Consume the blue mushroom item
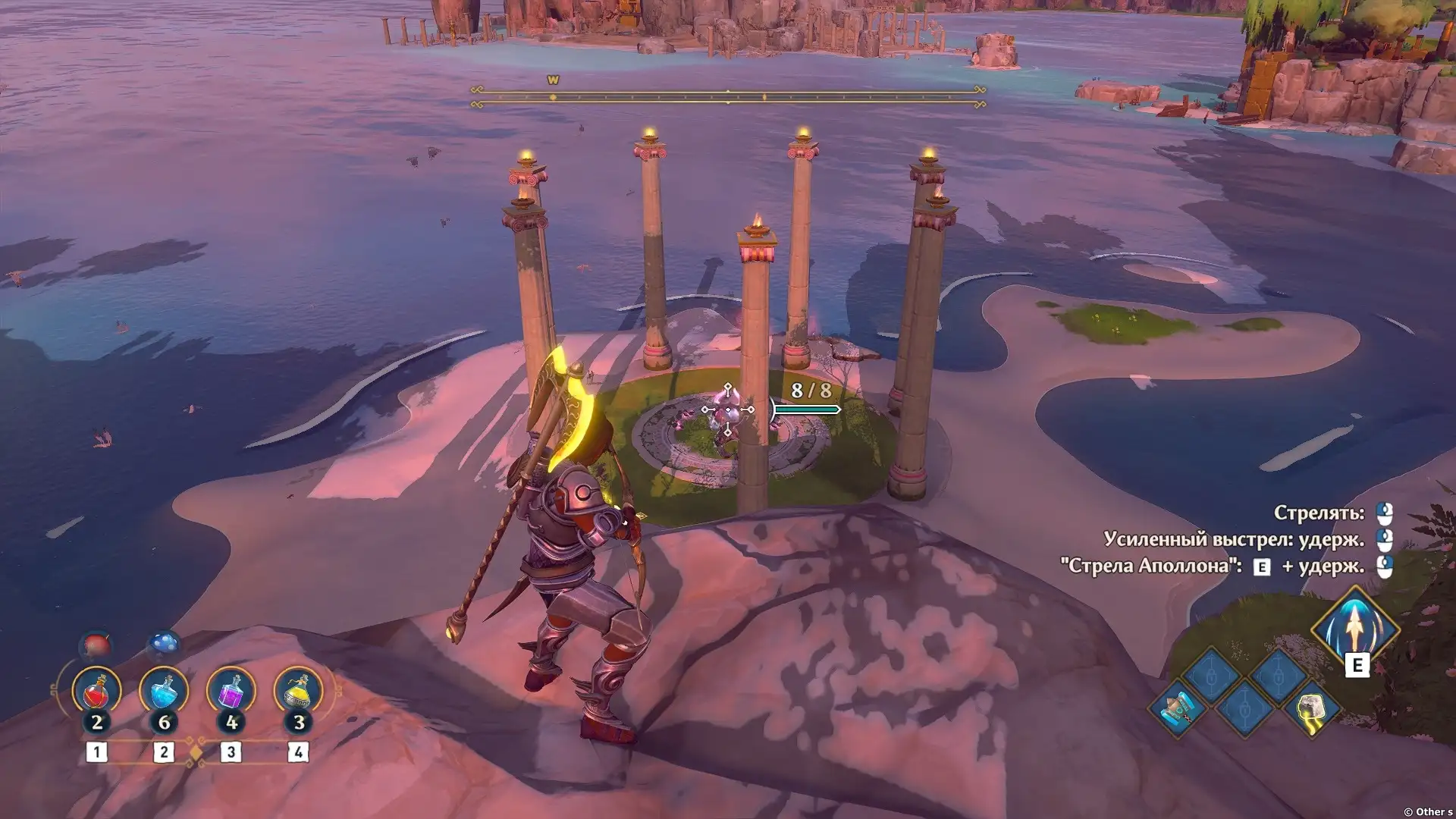 pos(163,644)
